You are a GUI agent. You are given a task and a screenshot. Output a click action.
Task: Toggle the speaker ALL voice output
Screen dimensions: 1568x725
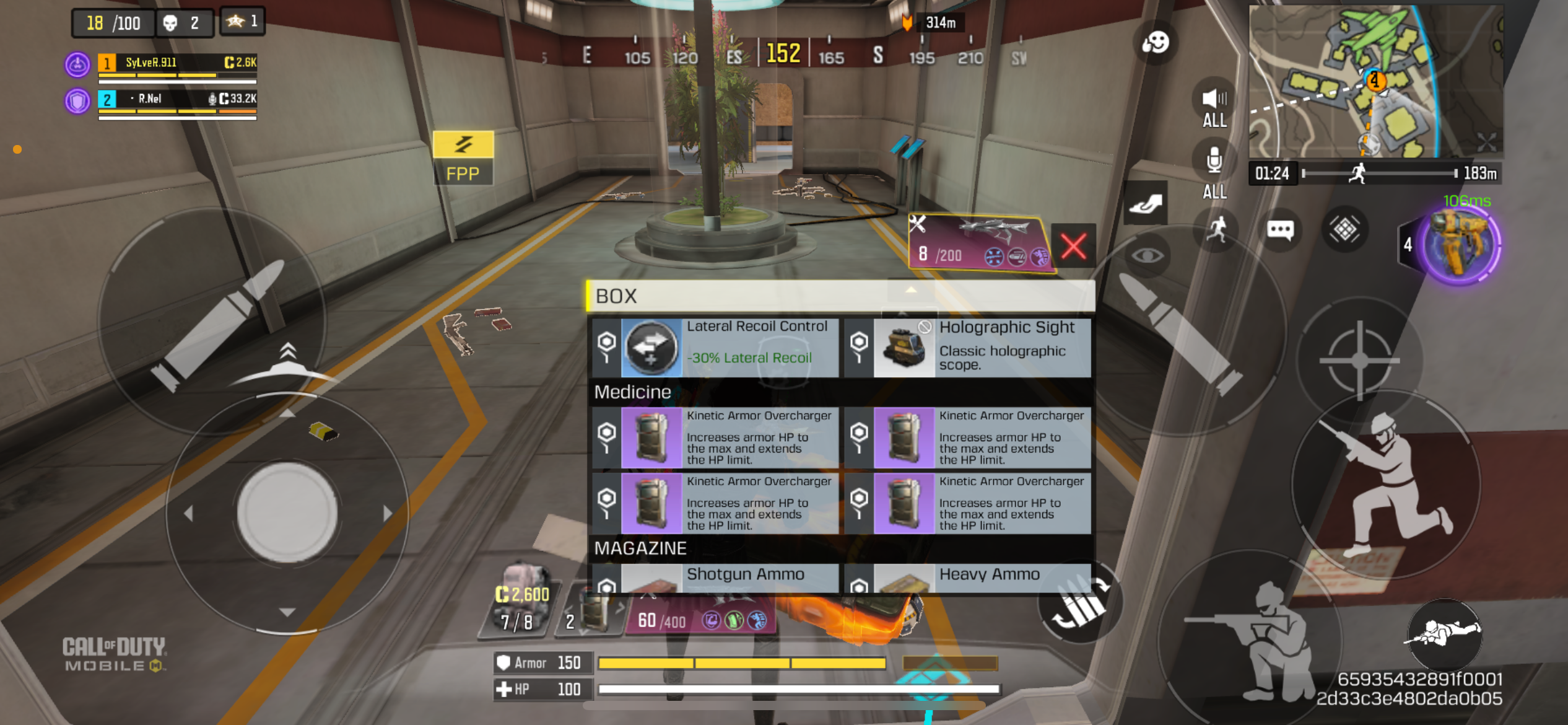click(1214, 105)
